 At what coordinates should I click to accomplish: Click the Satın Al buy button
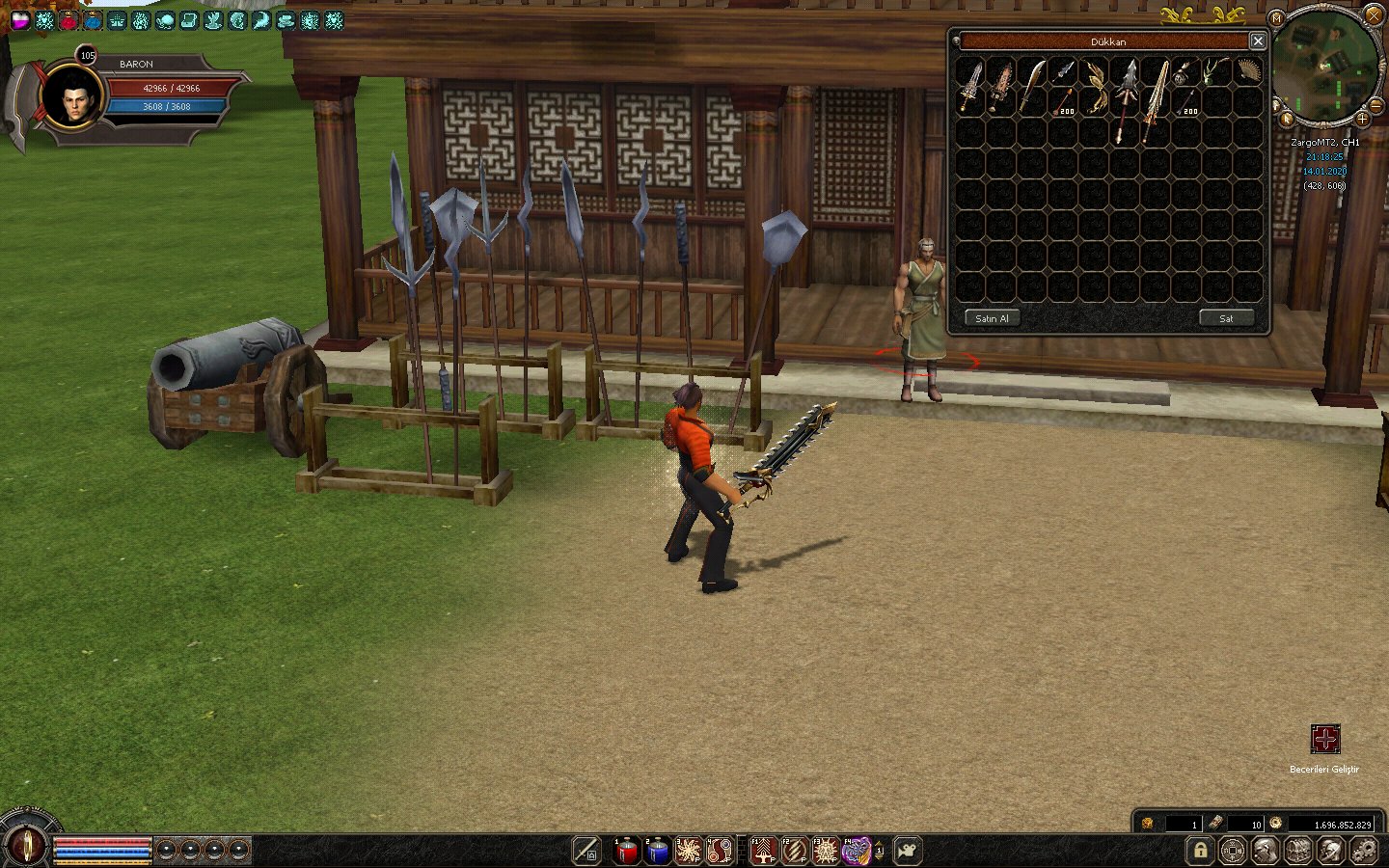992,318
